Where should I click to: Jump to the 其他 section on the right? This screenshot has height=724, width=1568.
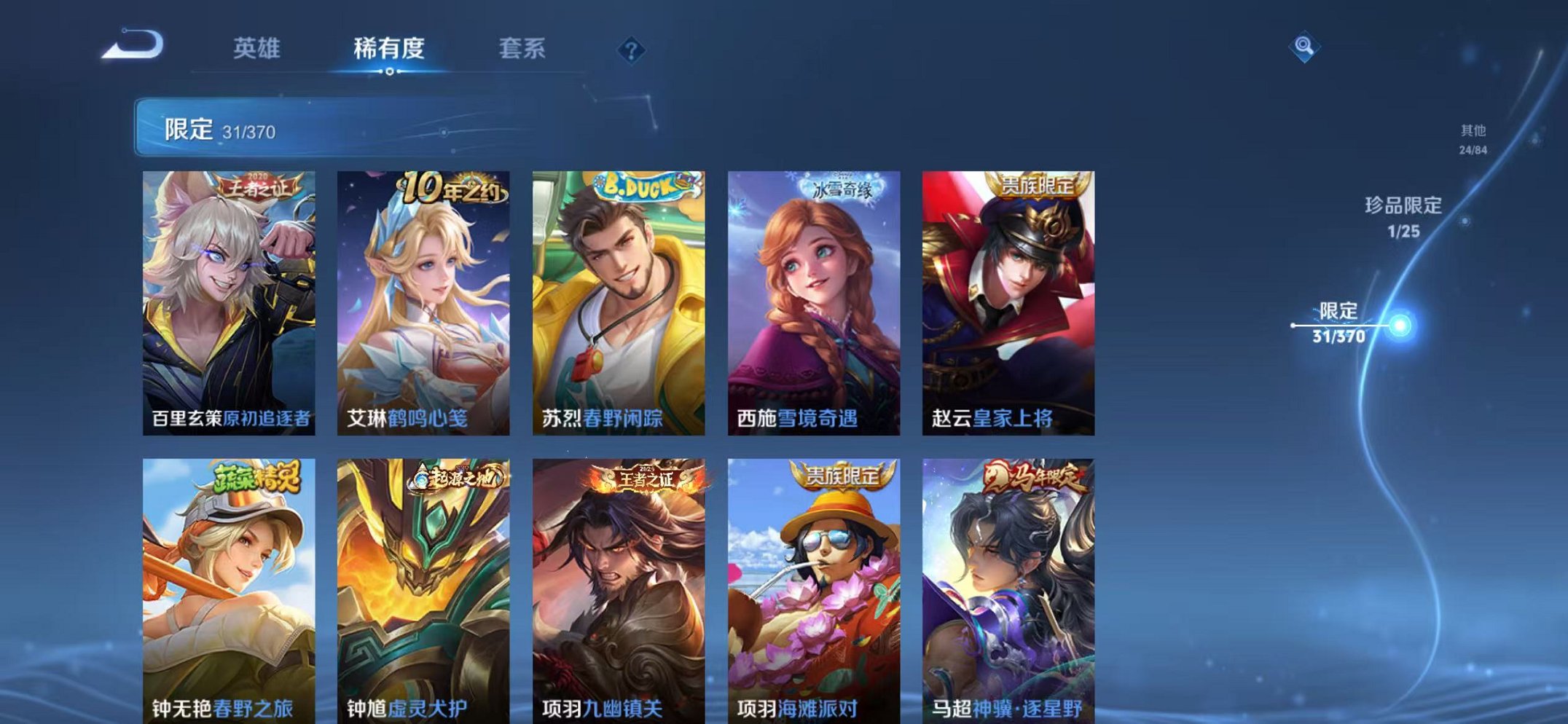pos(1474,136)
